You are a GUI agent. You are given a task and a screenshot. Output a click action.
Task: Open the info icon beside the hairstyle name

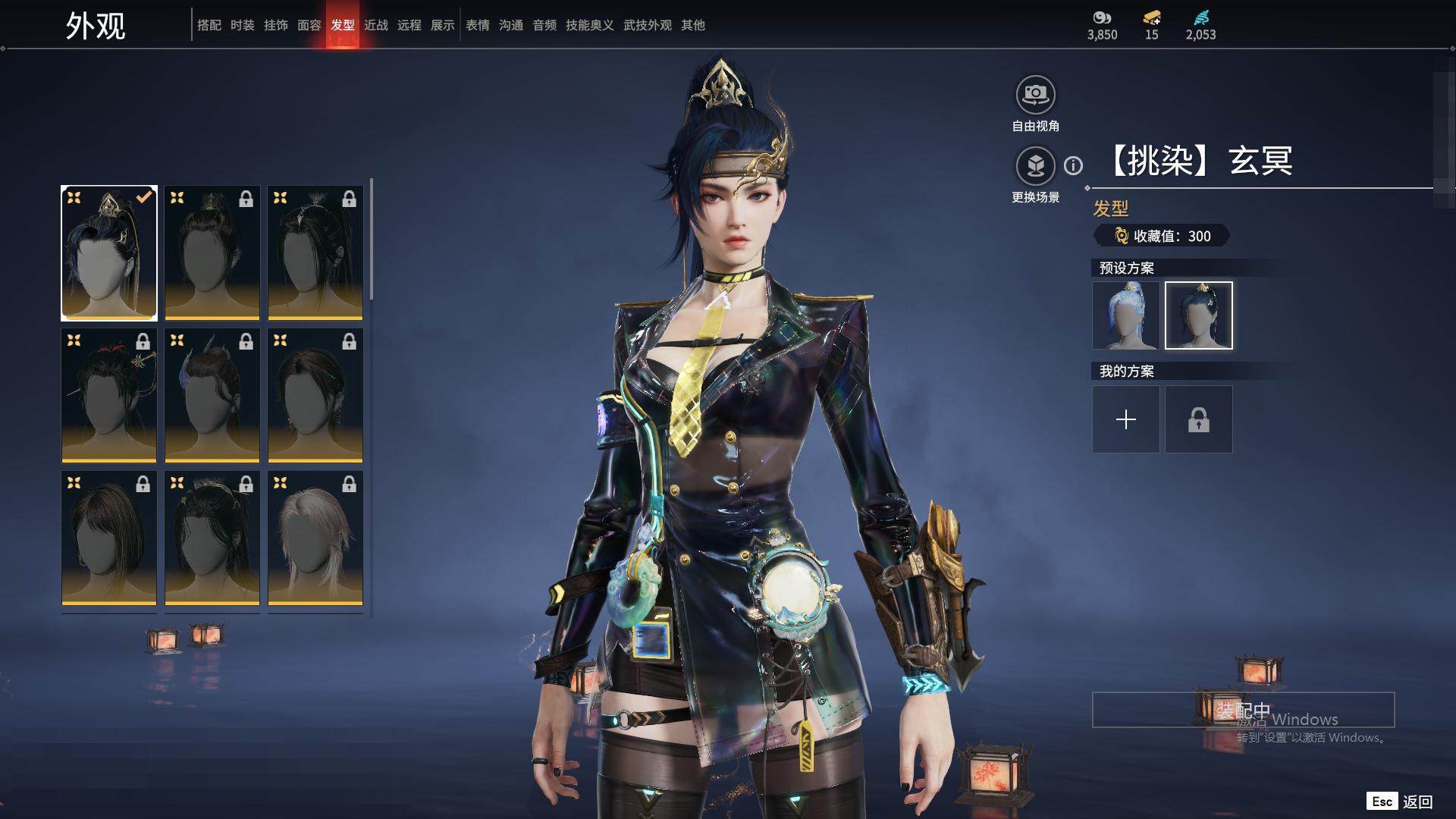1073,165
